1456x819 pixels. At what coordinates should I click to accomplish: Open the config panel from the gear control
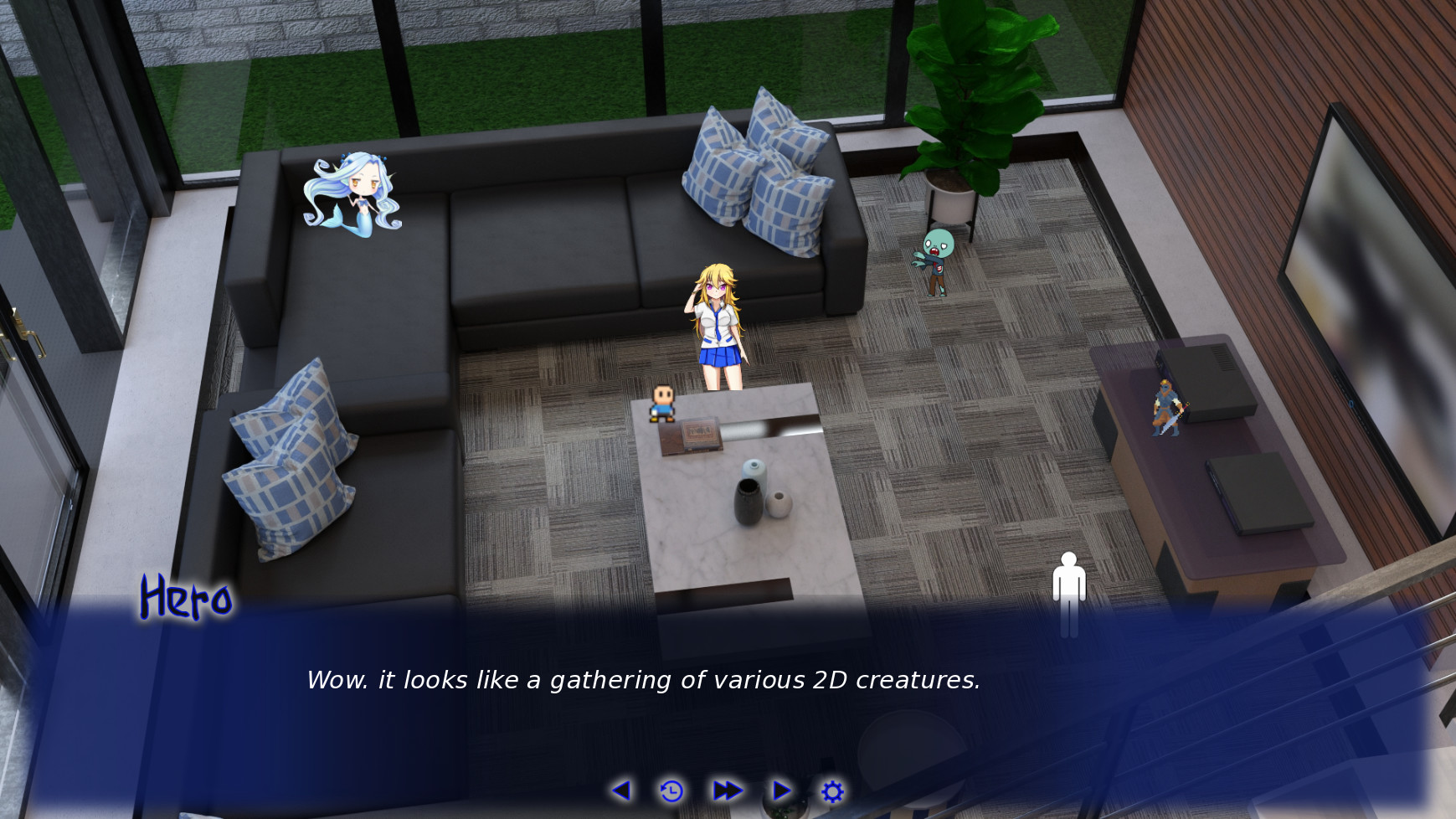(832, 790)
